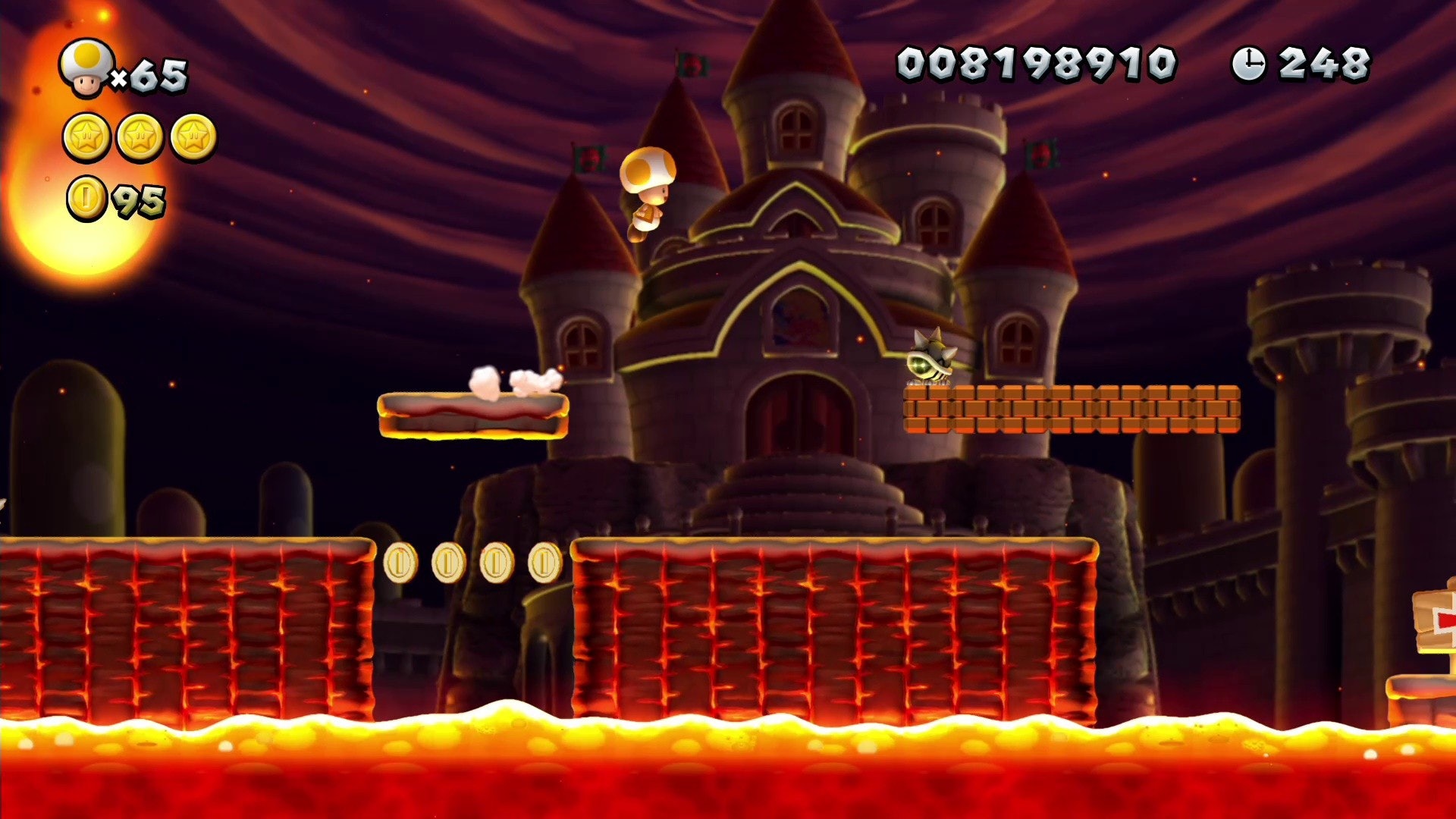This screenshot has height=819, width=1456.
Task: Click the window on the left castle tower
Action: click(580, 343)
